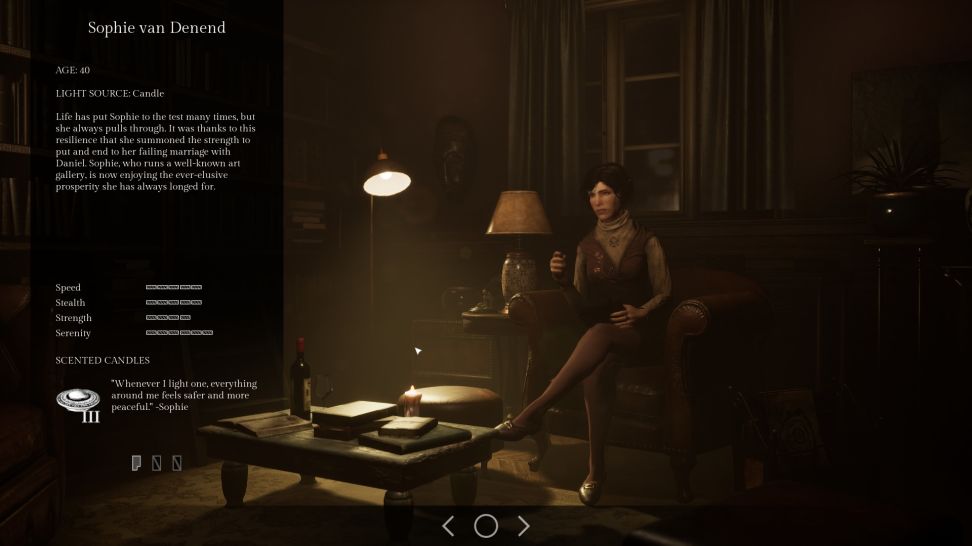The width and height of the screenshot is (972, 546).
Task: Choose the filled first page marker
Action: click(136, 462)
